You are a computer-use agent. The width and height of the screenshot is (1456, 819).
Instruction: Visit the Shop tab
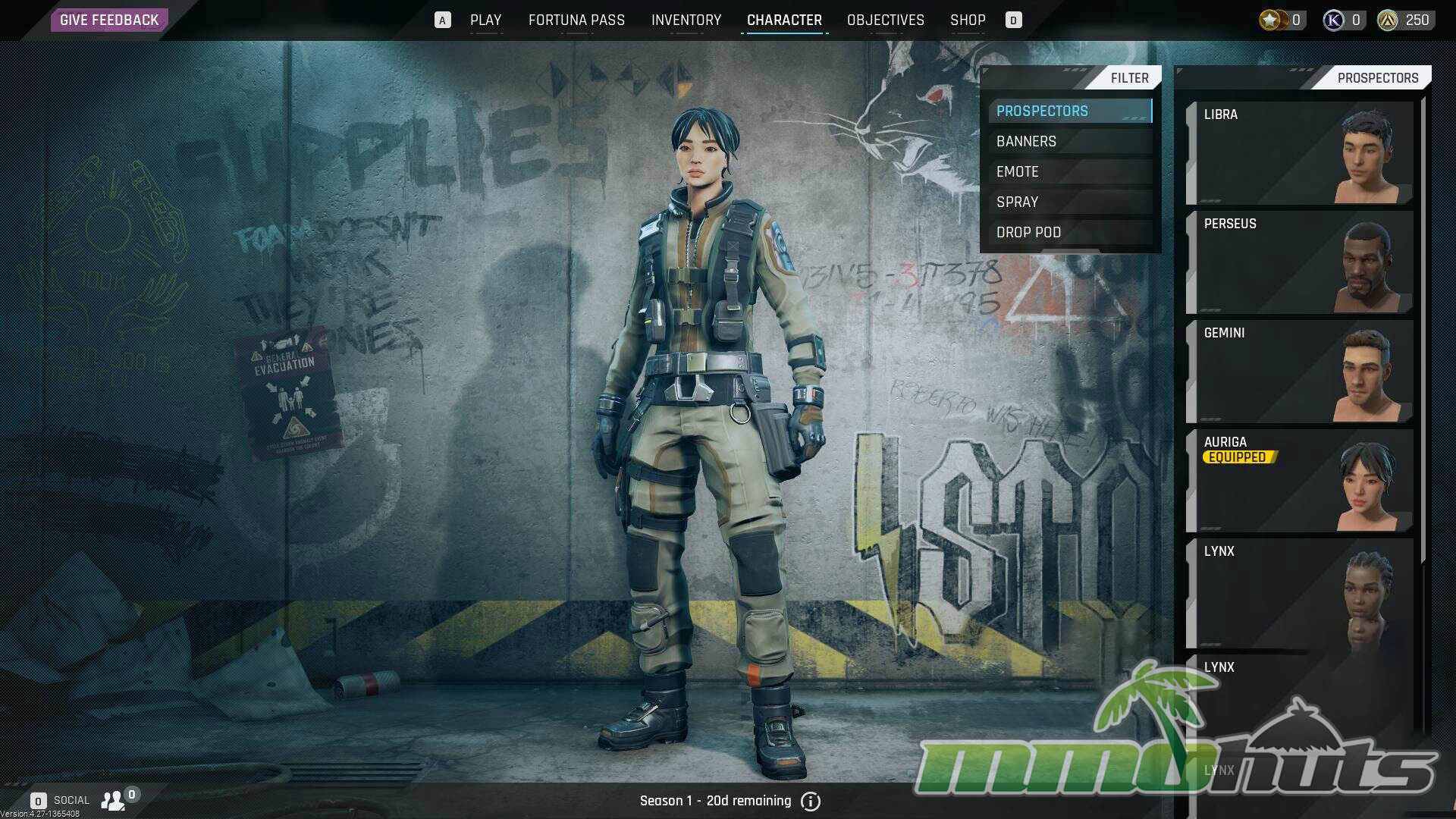968,20
